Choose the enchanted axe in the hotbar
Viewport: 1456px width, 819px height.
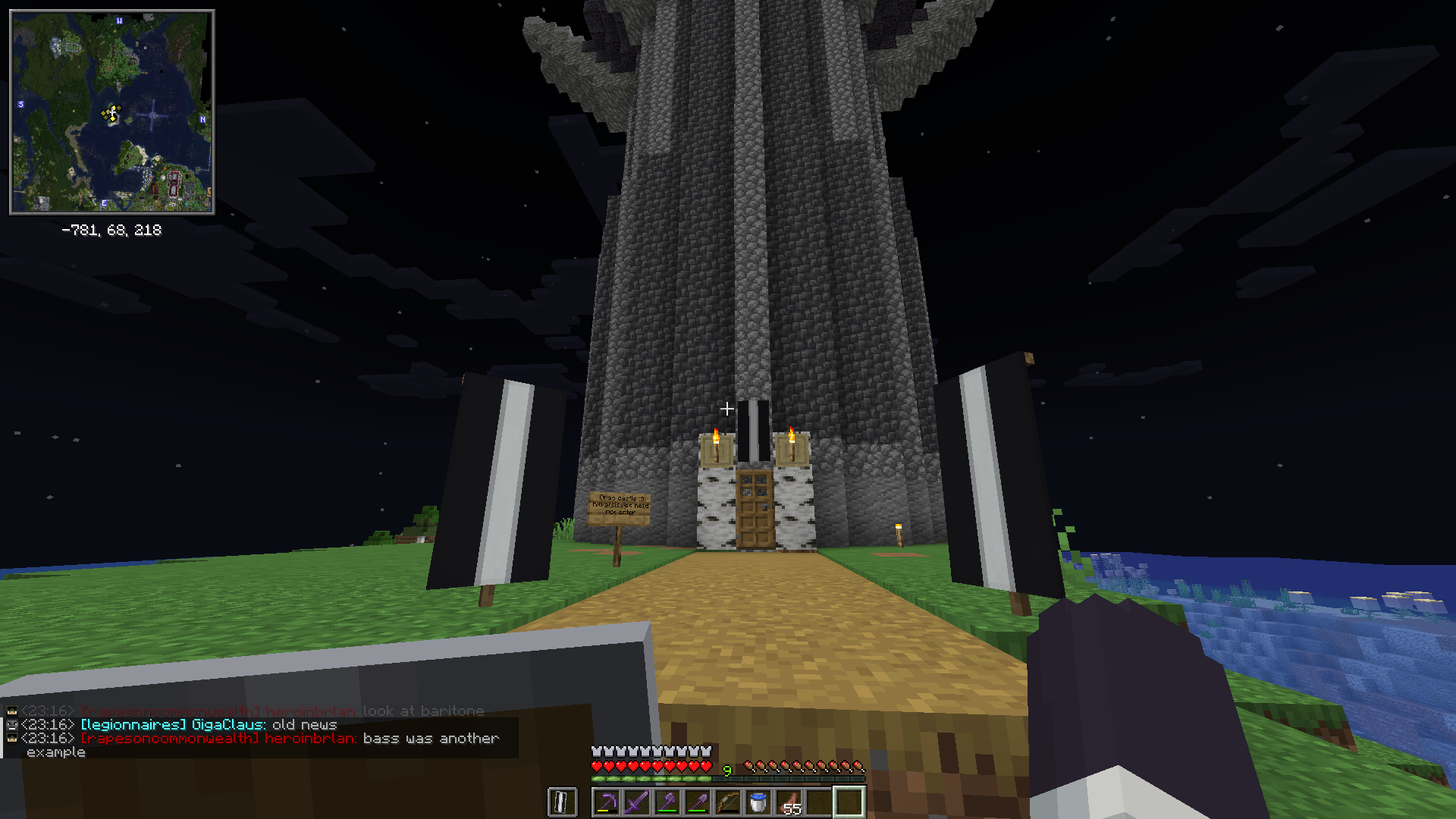(x=667, y=802)
